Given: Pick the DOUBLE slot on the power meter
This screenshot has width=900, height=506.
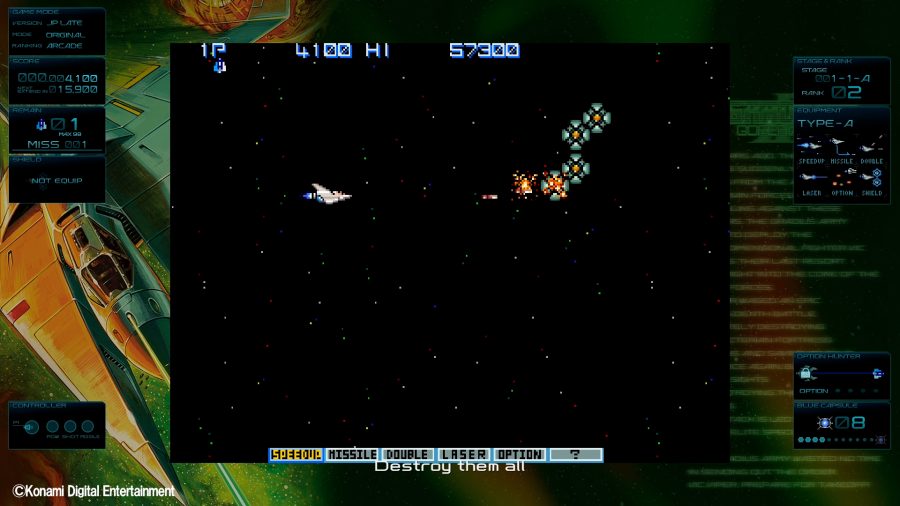Looking at the screenshot, I should (x=408, y=454).
